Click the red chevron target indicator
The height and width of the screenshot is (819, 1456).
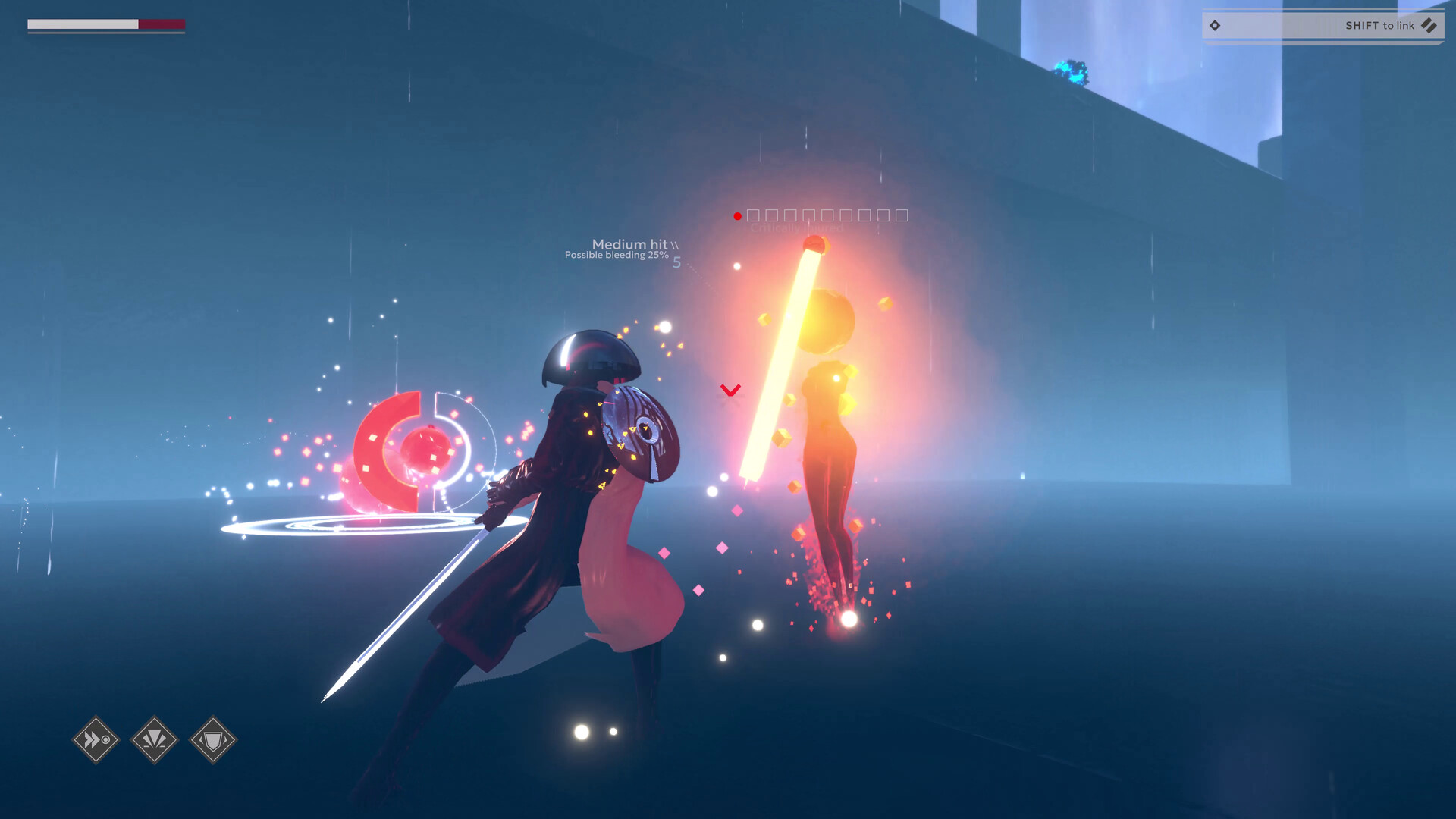coord(730,391)
